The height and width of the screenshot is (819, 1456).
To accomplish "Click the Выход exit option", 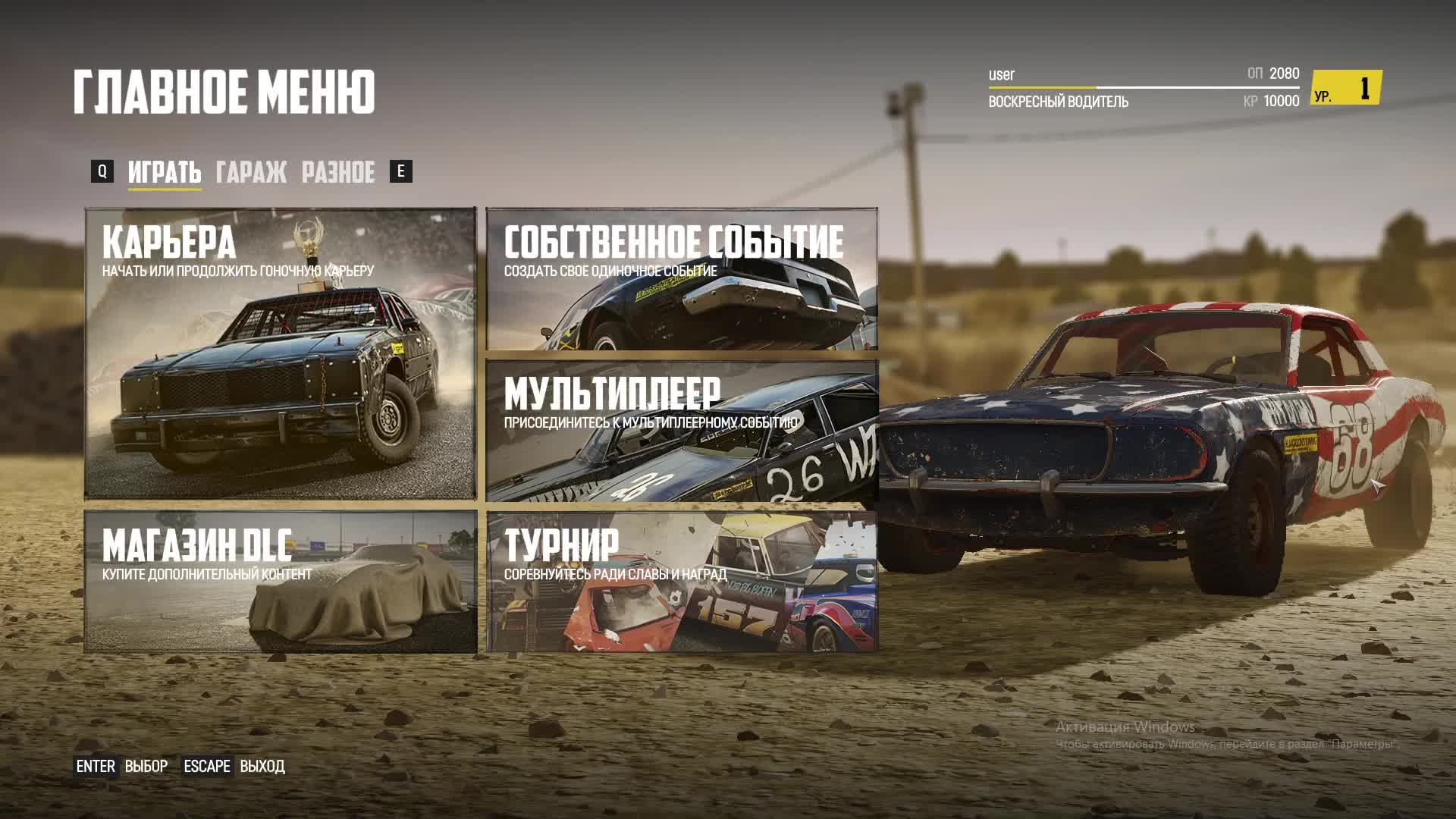I will pyautogui.click(x=262, y=767).
